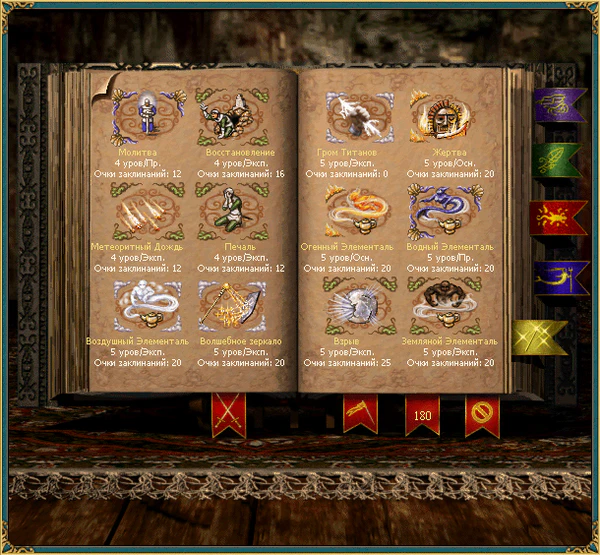The width and height of the screenshot is (600, 555).
Task: Show the red Fire magic bookmark
Action: 557,216
